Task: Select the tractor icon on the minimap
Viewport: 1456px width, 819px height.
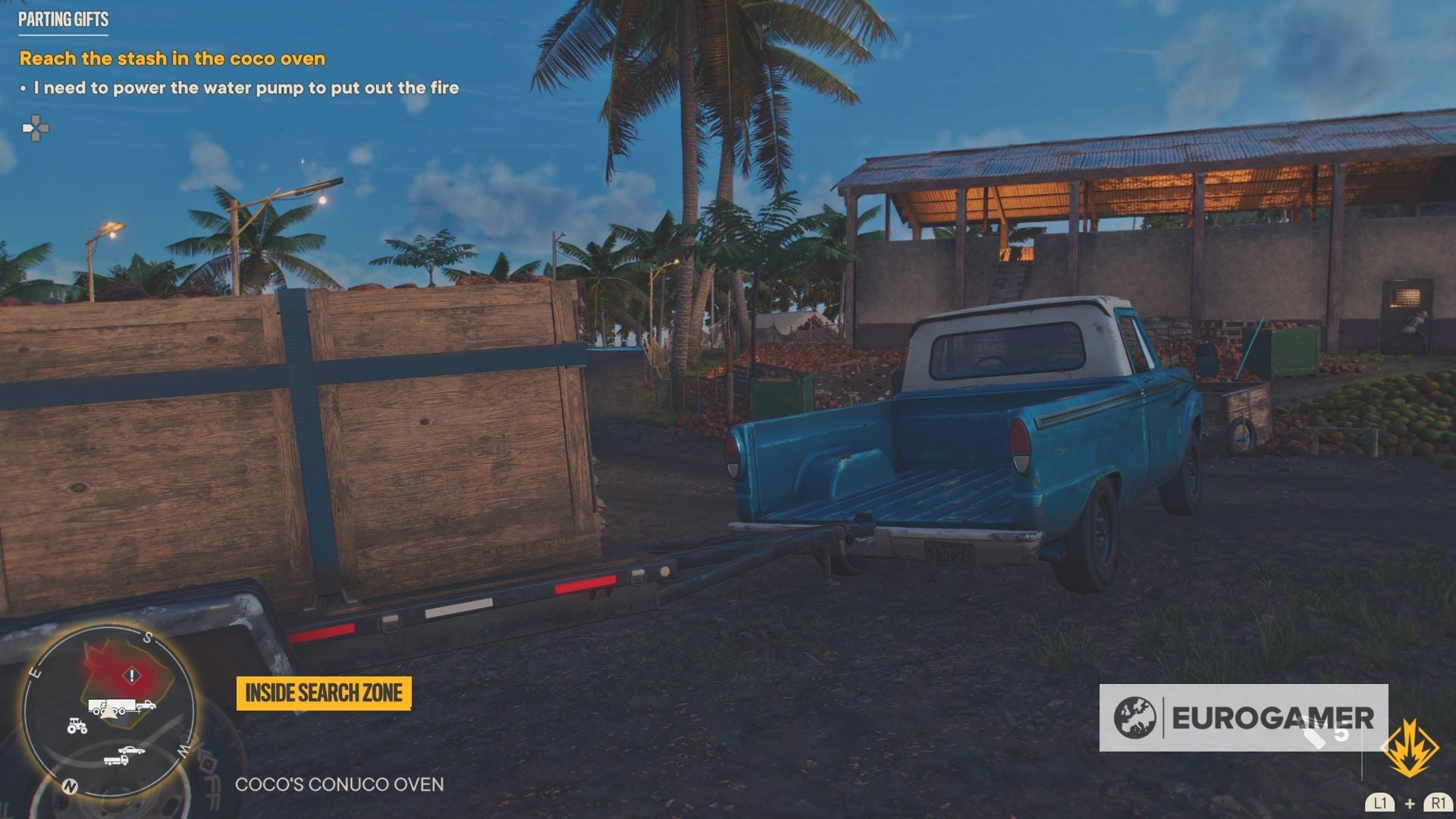Action: click(77, 726)
